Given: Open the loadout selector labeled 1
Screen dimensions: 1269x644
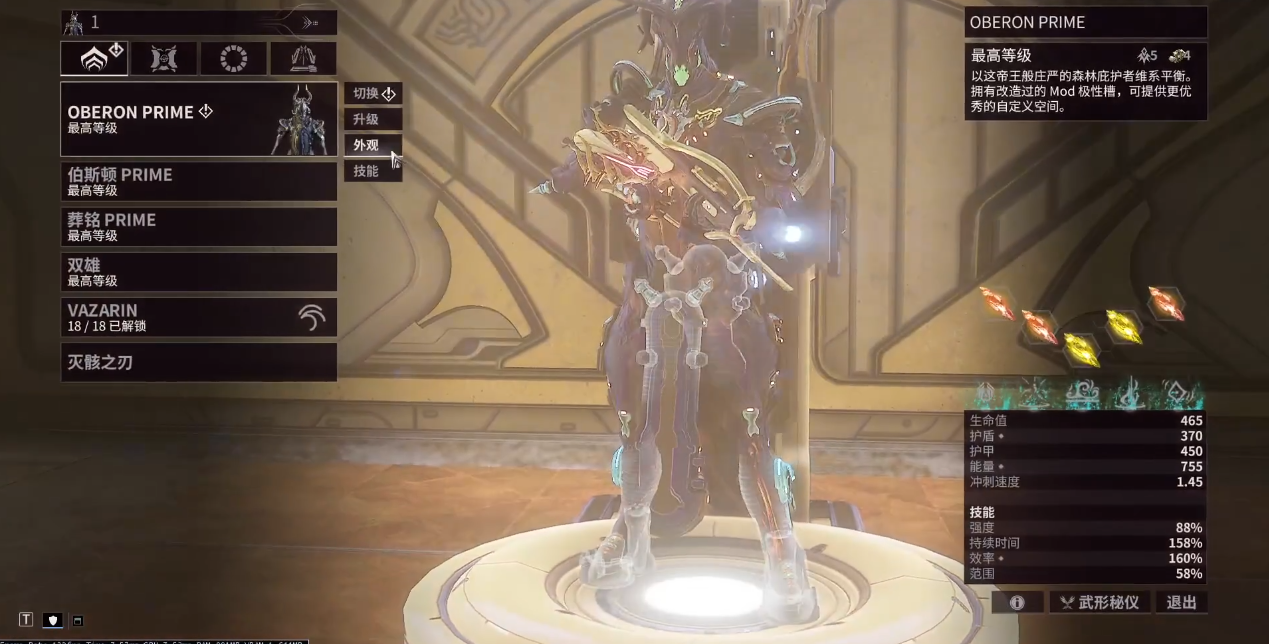Looking at the screenshot, I should [198, 22].
